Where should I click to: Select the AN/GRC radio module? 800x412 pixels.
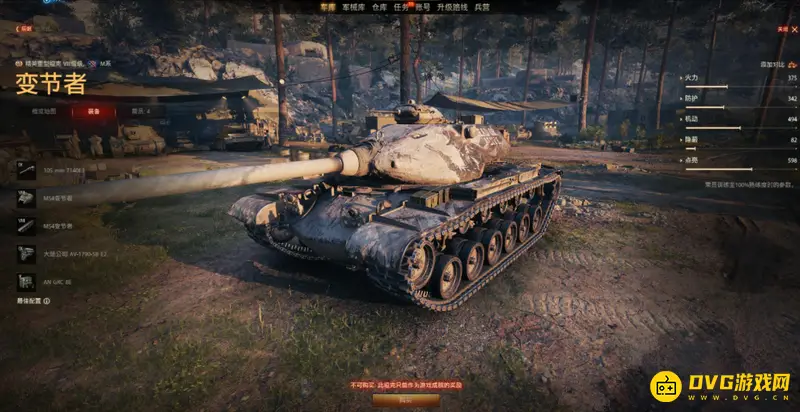pos(55,281)
